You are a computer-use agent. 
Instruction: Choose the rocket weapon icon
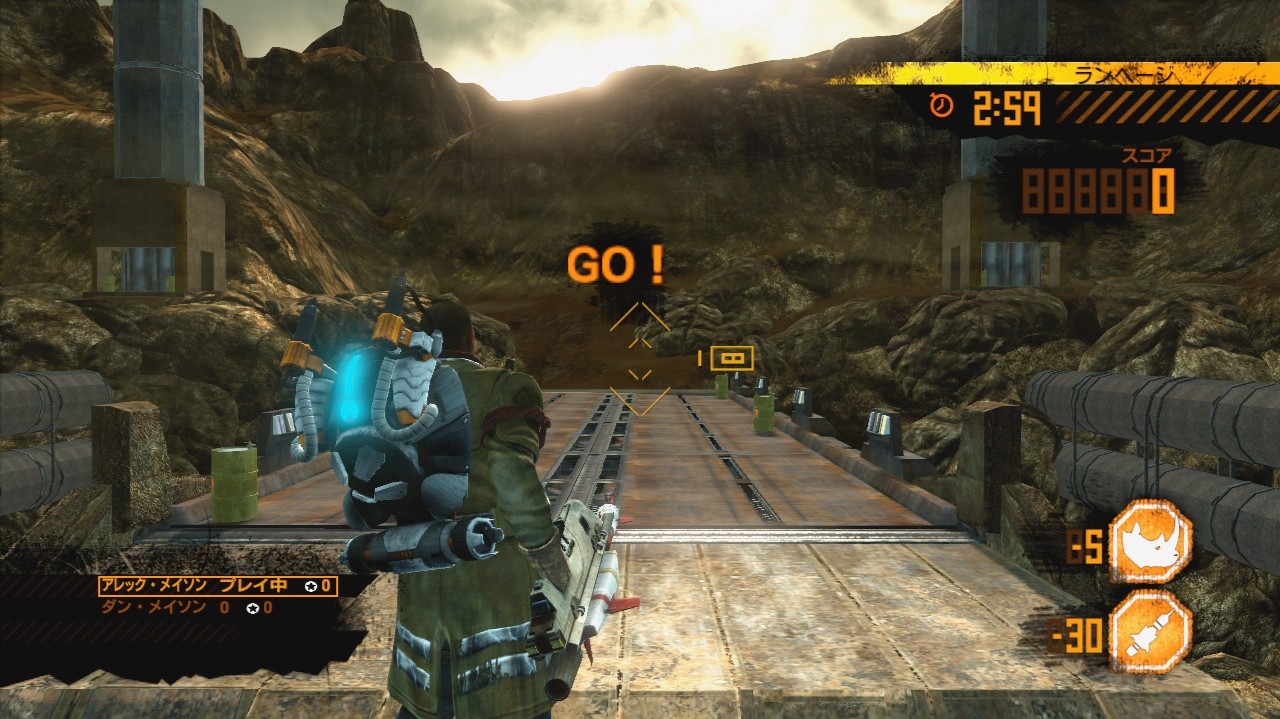[1150, 632]
